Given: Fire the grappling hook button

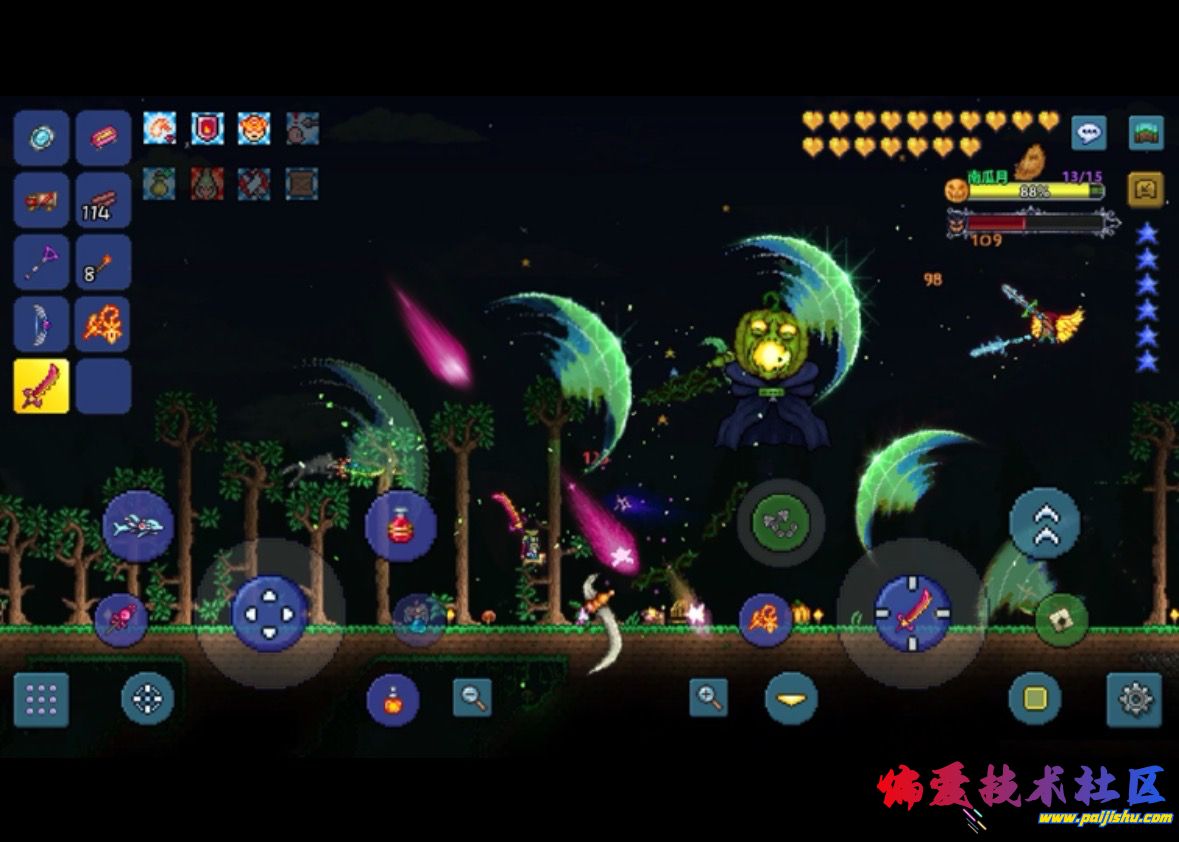Looking at the screenshot, I should click(x=780, y=522).
